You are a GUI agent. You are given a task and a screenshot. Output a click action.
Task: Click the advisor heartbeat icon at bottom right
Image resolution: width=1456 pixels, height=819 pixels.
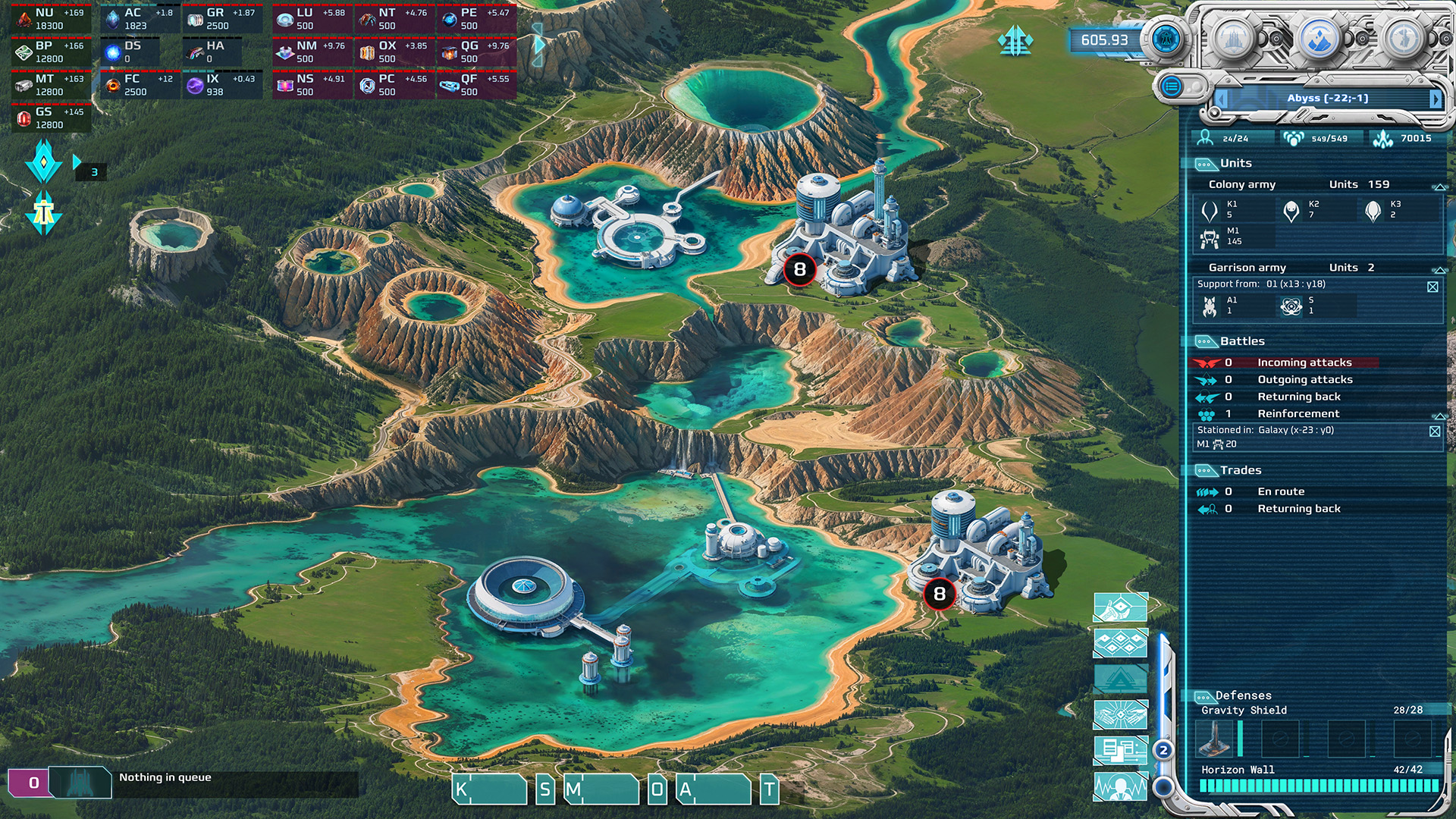(1120, 786)
